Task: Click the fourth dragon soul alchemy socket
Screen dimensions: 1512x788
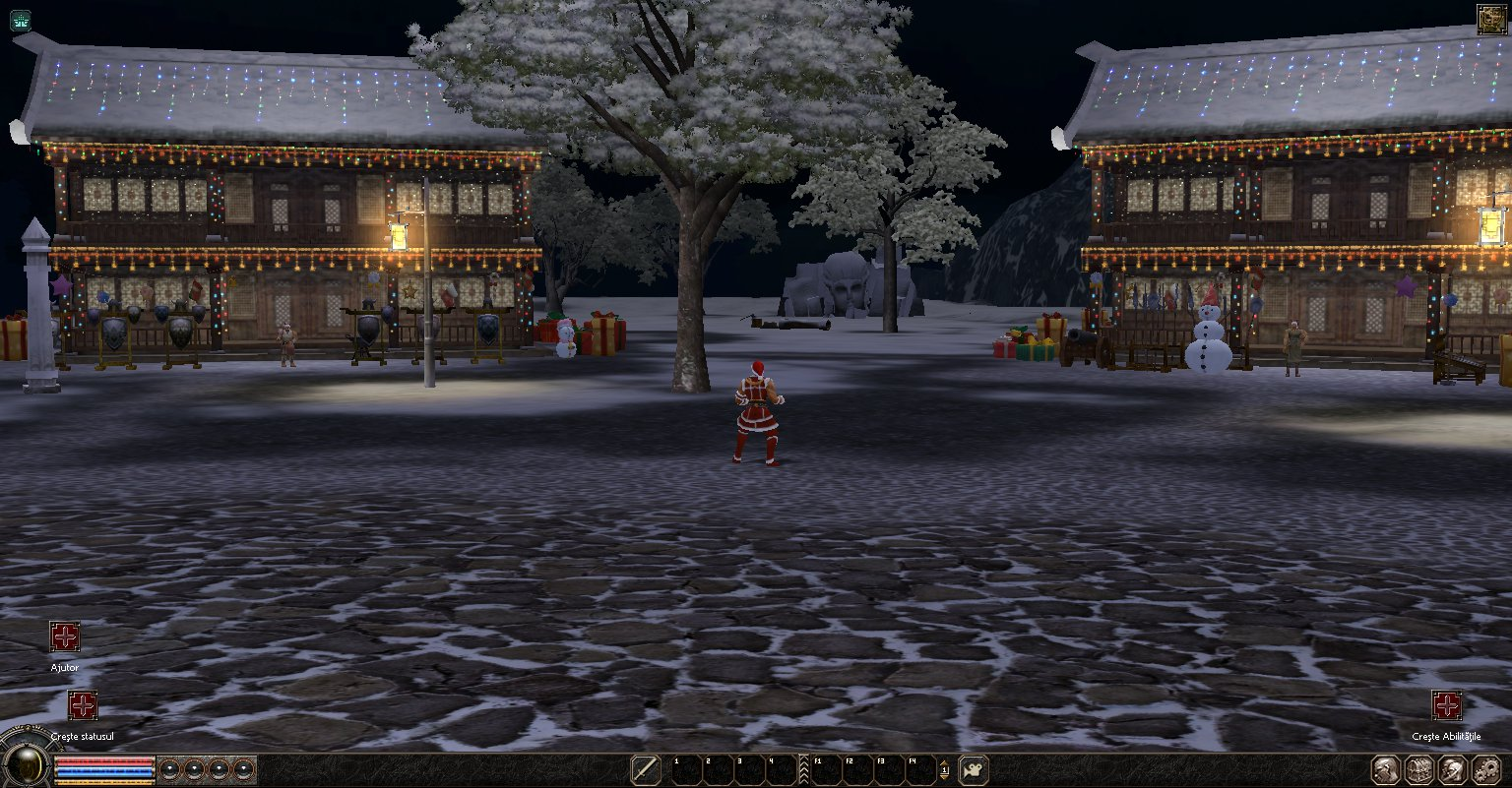Action: (243, 769)
